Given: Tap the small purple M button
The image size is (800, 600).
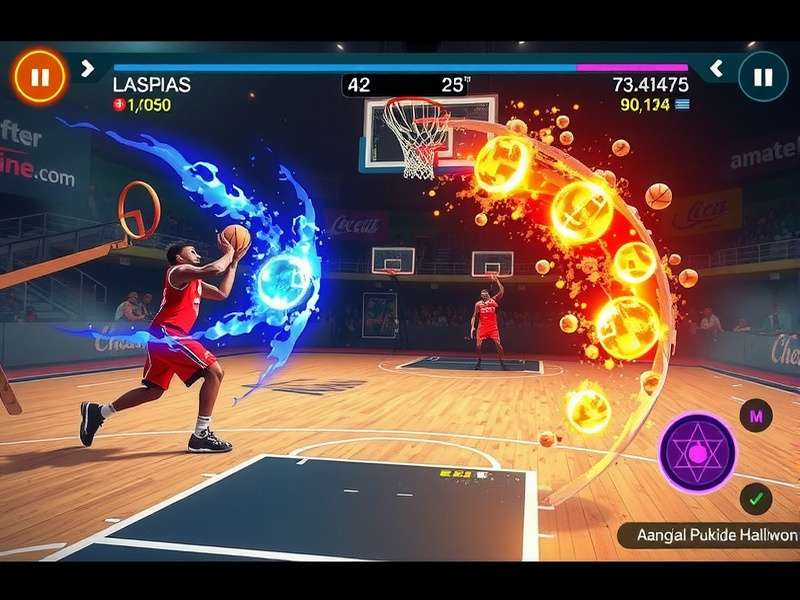Looking at the screenshot, I should click(x=756, y=414).
